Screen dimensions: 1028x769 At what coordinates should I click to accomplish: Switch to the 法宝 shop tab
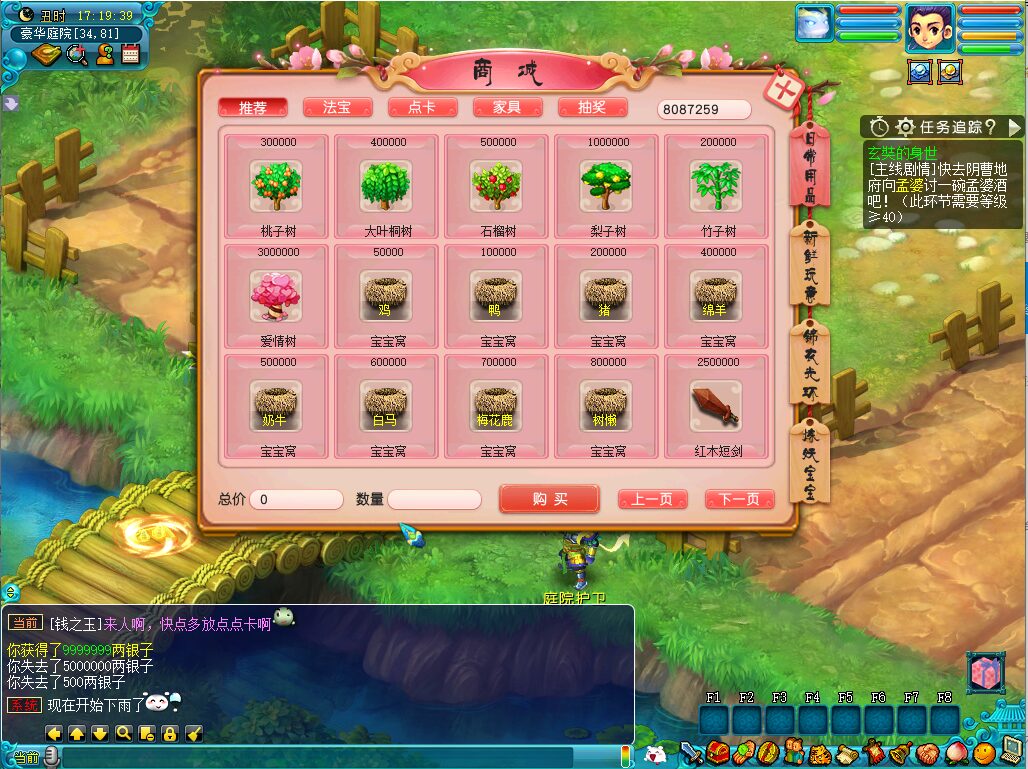pyautogui.click(x=337, y=108)
